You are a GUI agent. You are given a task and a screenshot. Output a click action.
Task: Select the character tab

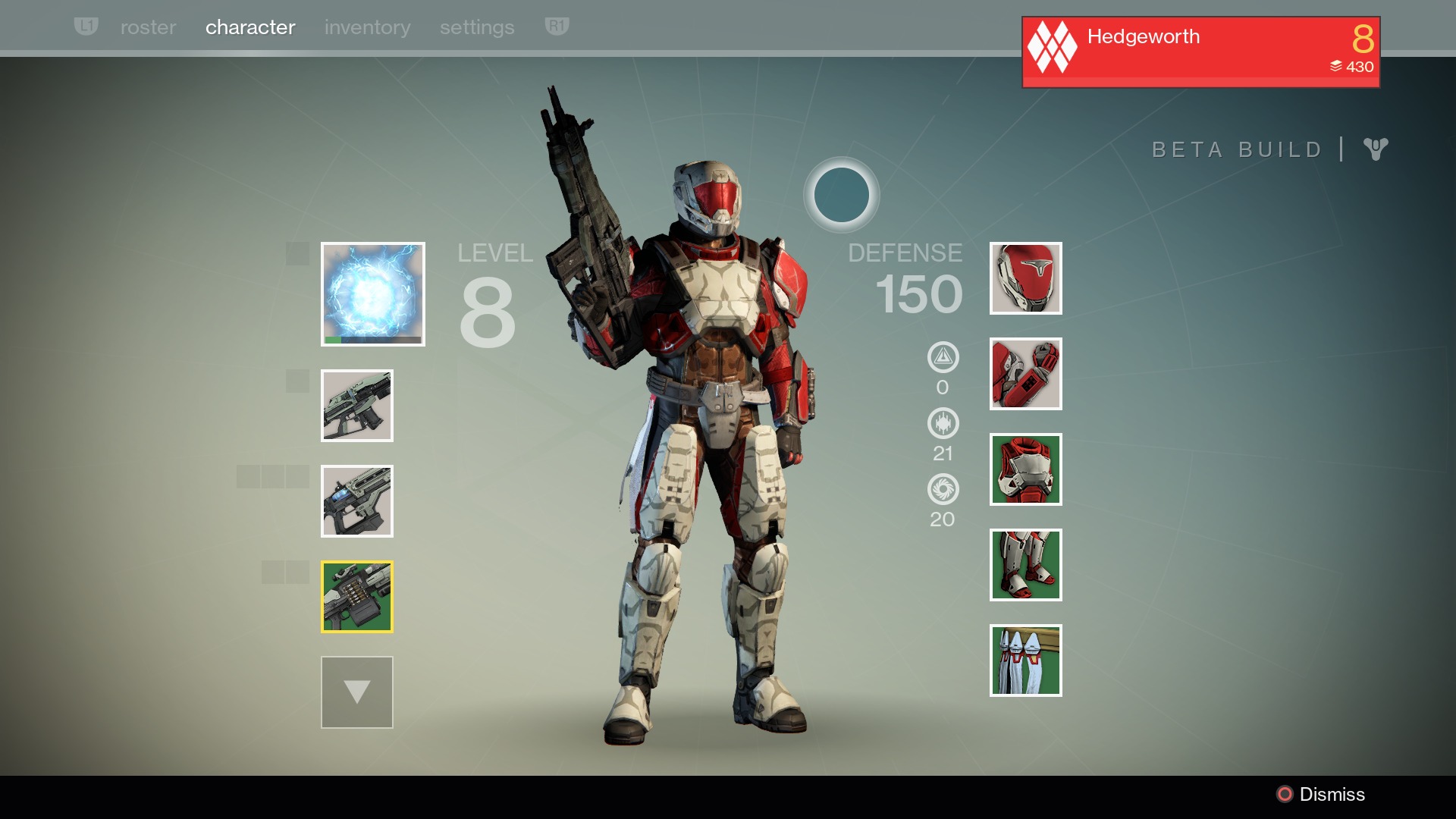(250, 27)
